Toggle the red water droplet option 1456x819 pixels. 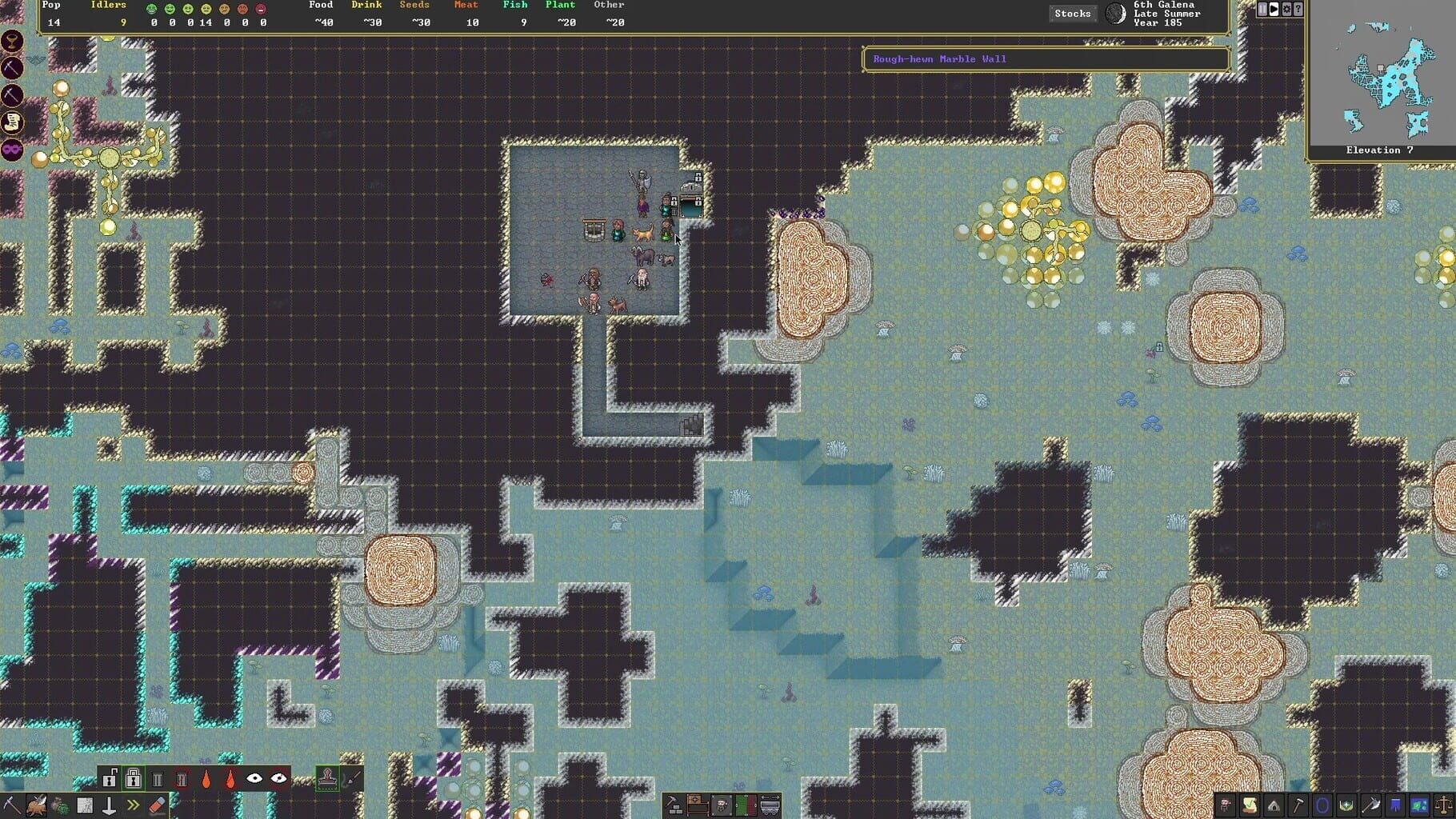(230, 780)
